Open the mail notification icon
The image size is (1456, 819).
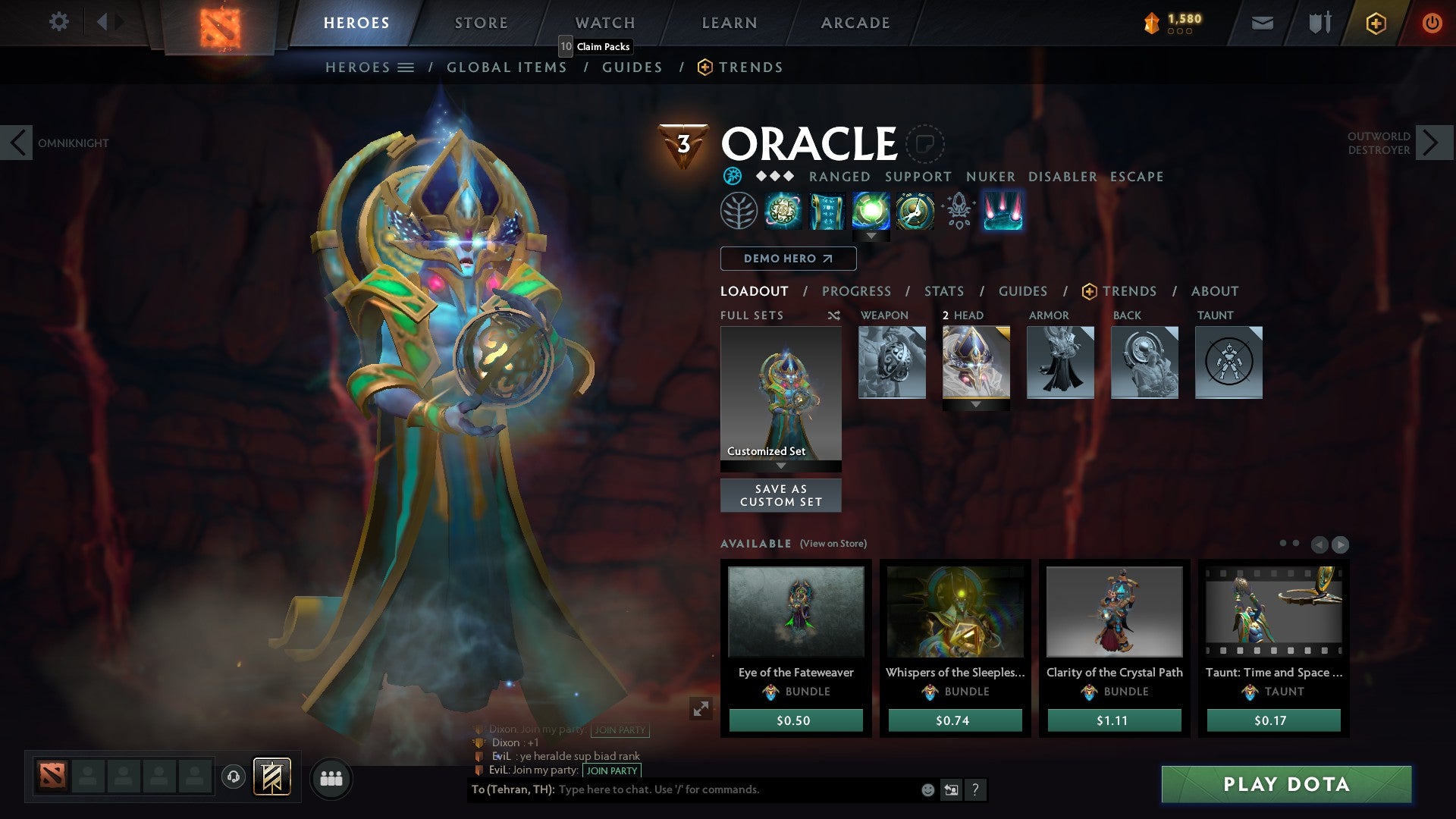coord(1262,22)
